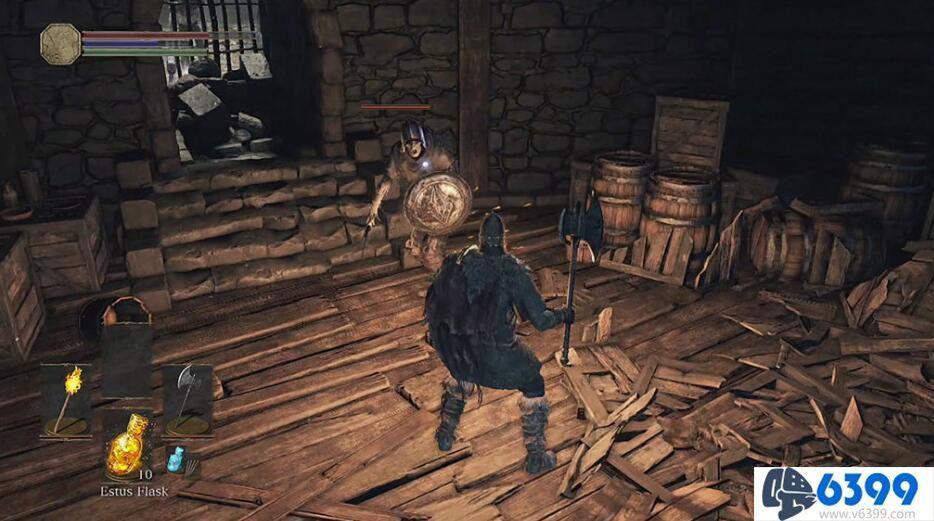This screenshot has width=934, height=521.
Task: Select the torch left-hand slot
Action: 67,400
